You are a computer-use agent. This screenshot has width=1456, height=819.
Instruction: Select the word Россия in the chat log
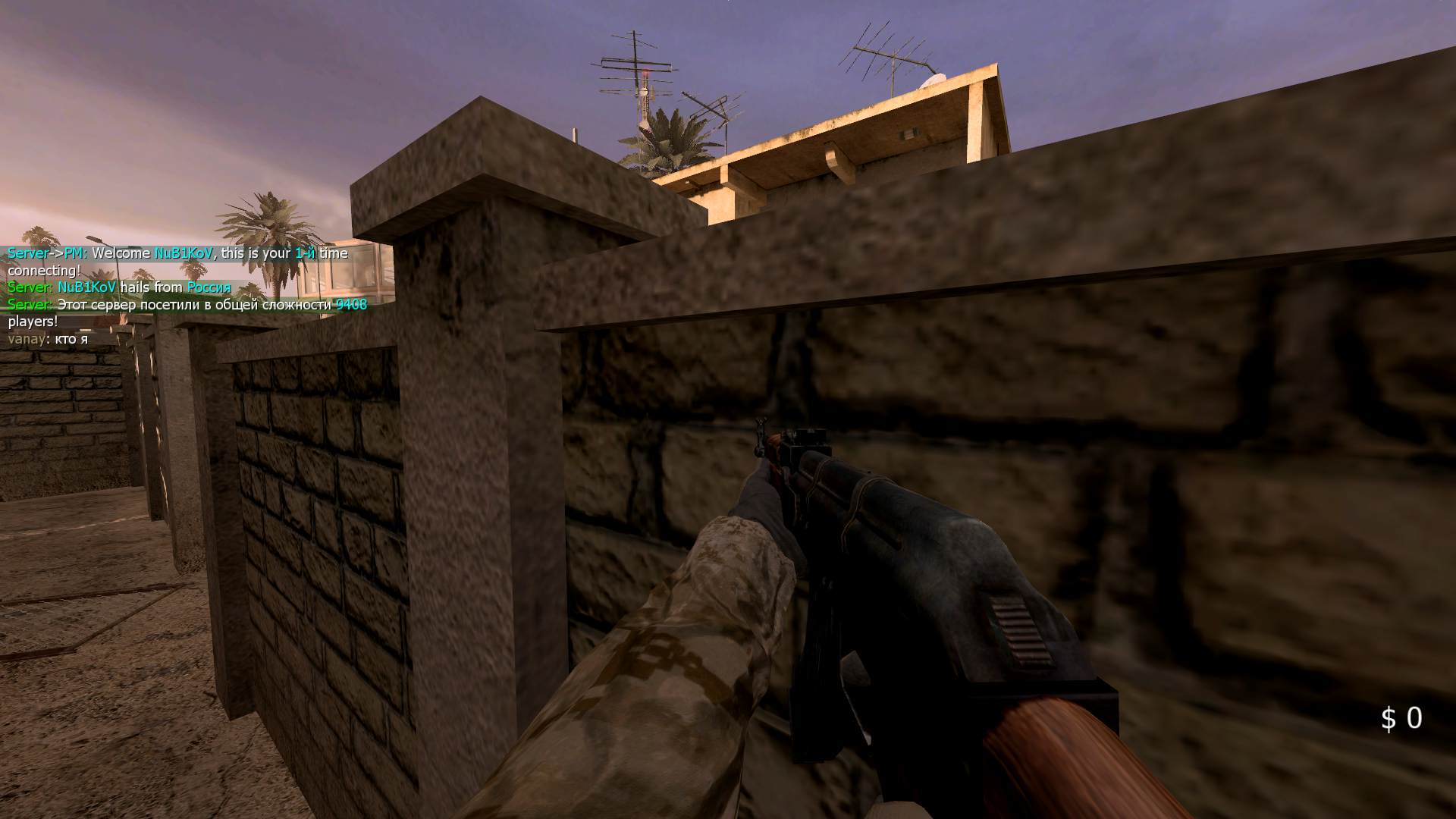tap(208, 287)
